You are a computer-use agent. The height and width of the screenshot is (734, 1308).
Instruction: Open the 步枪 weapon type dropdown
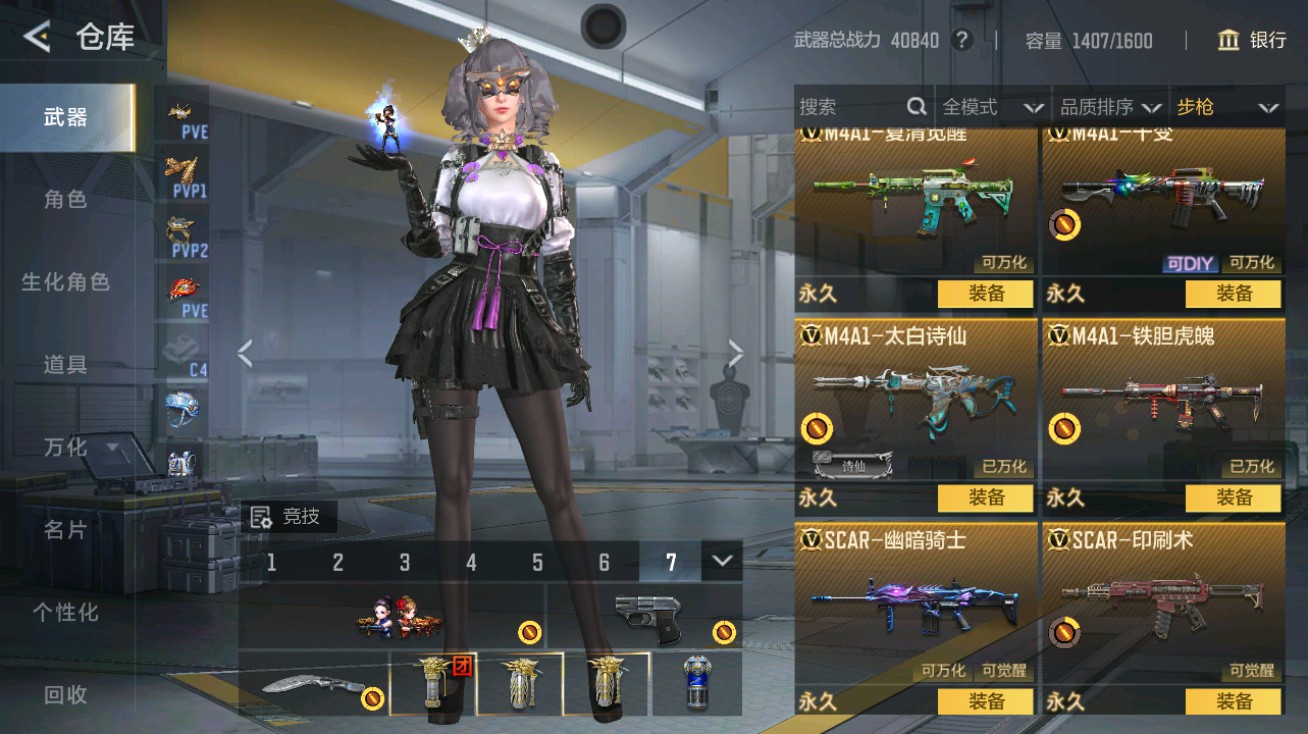tap(1227, 107)
